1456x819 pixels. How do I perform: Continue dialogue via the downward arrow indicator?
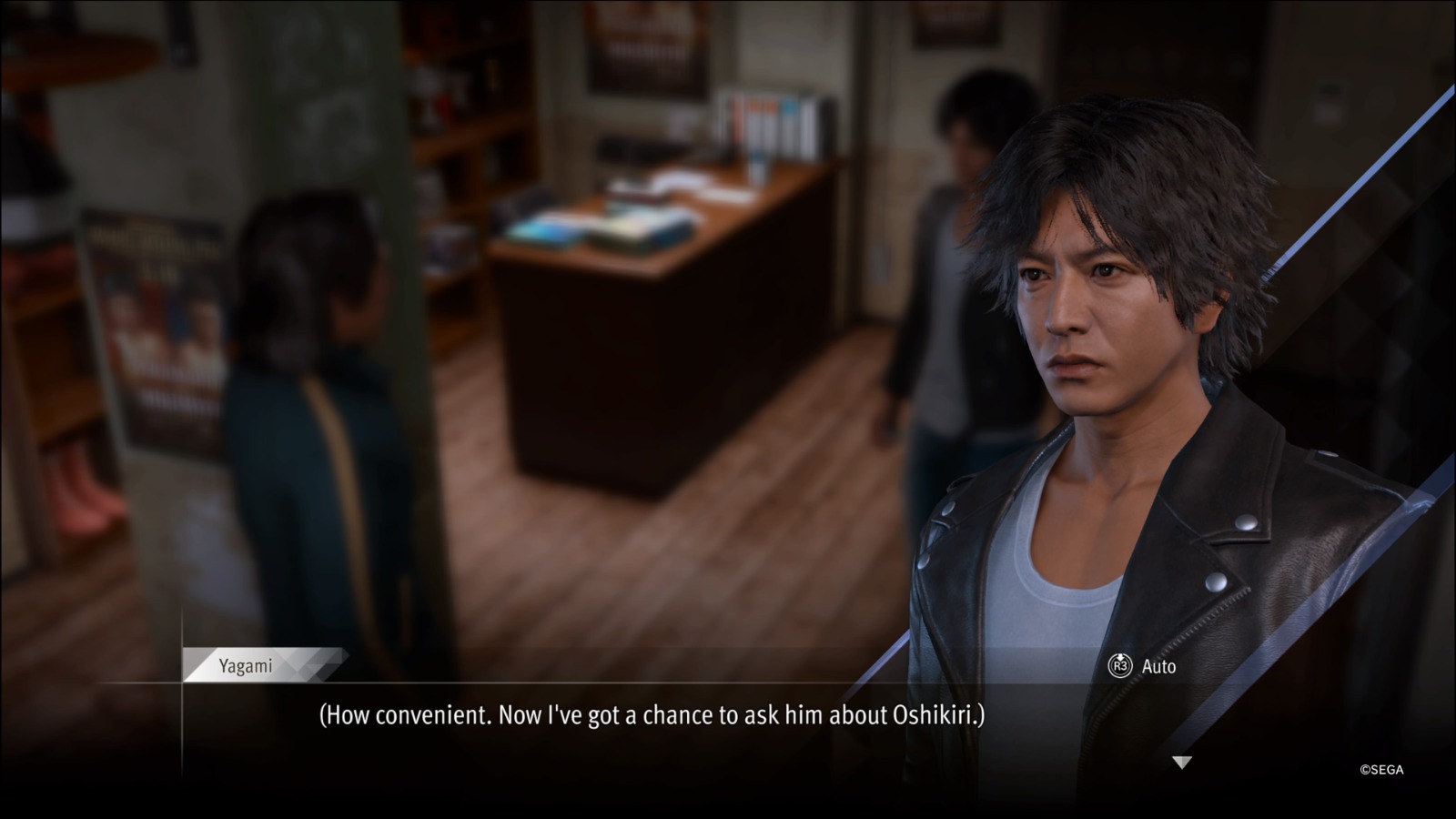(1181, 763)
